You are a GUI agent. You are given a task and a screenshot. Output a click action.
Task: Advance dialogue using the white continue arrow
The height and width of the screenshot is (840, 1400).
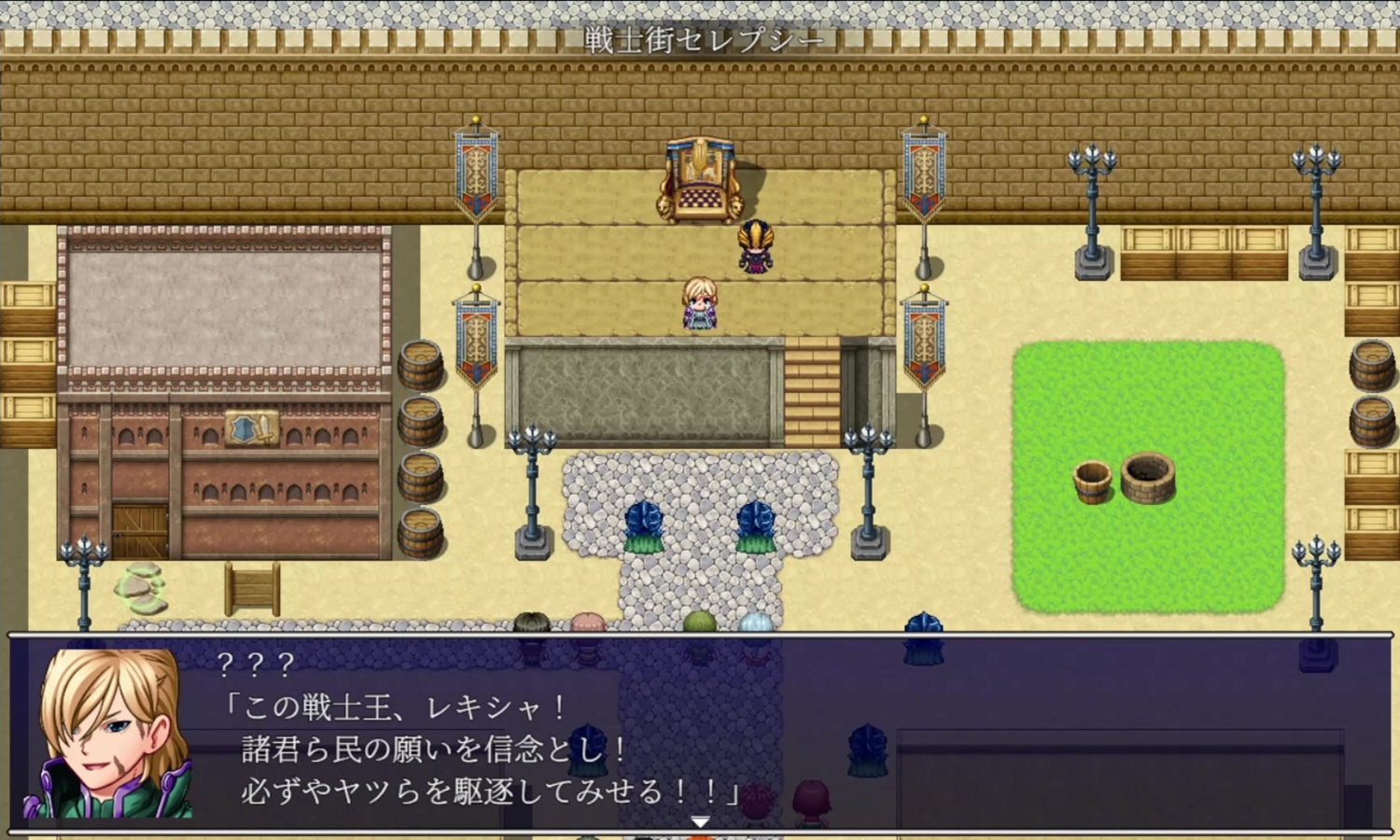(700, 821)
